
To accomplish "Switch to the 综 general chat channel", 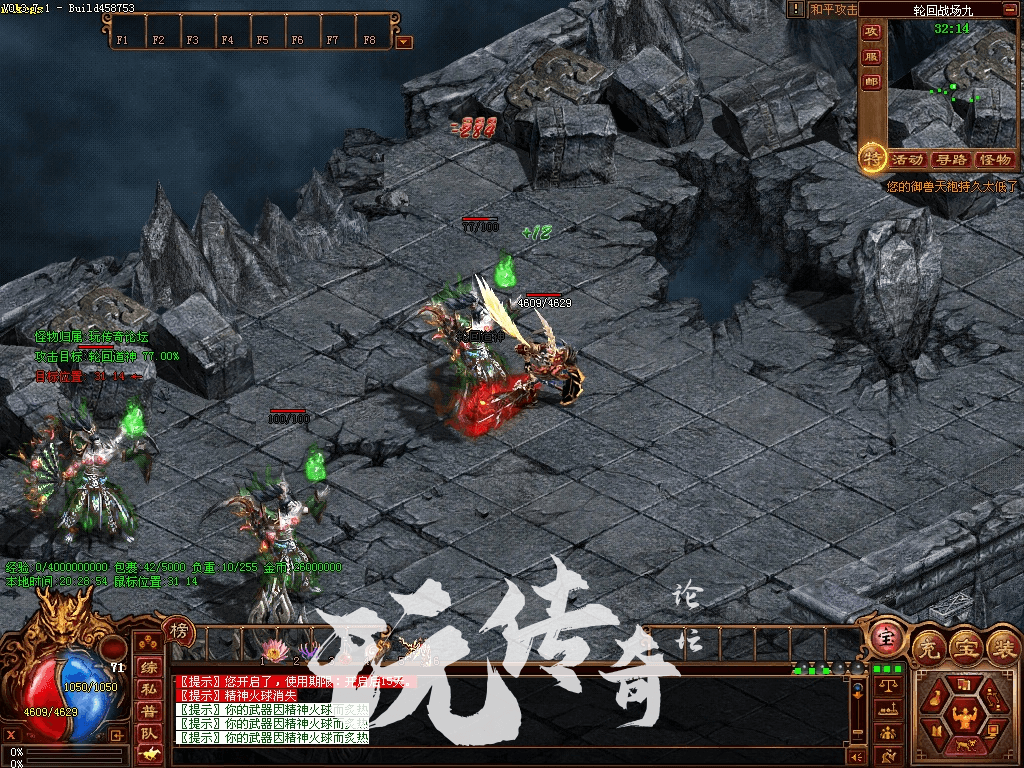I will (x=148, y=668).
